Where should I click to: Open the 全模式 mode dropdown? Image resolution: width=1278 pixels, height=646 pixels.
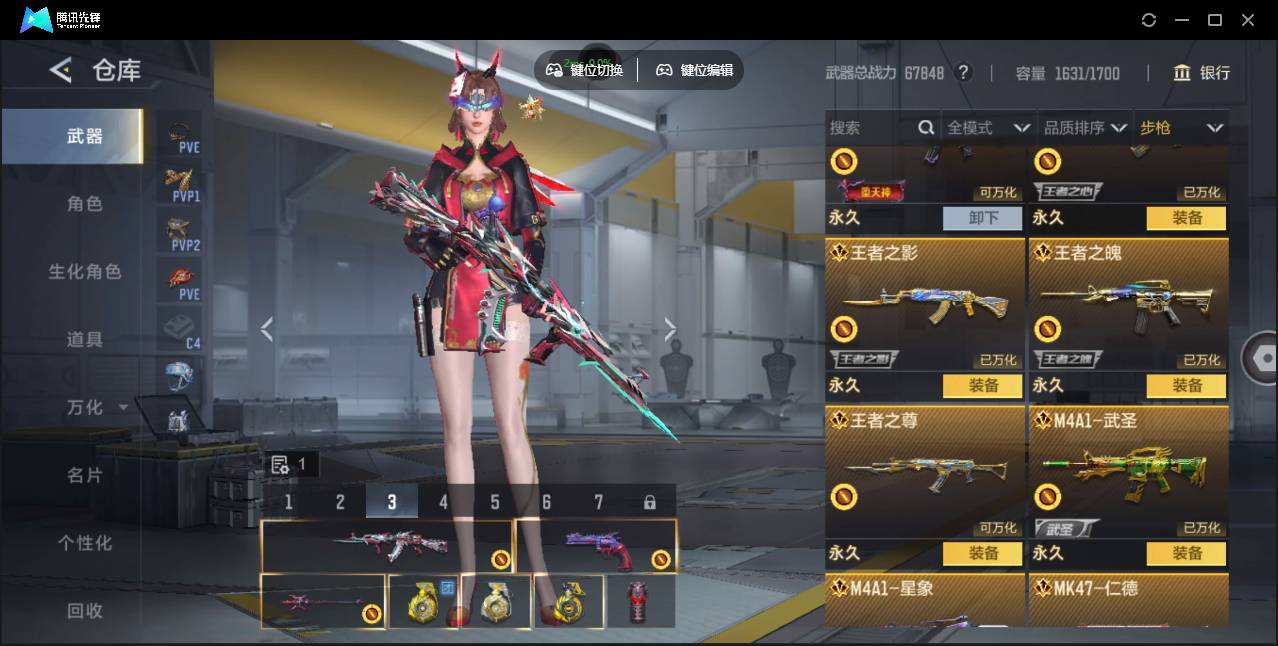[x=988, y=128]
